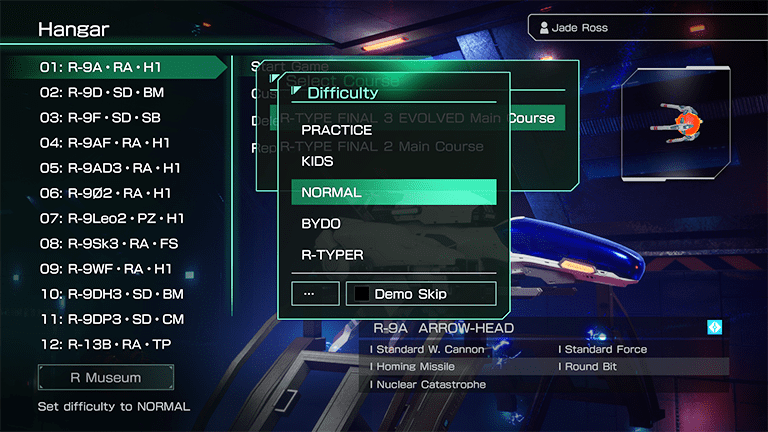
Task: Open the R Museum
Action: (105, 378)
